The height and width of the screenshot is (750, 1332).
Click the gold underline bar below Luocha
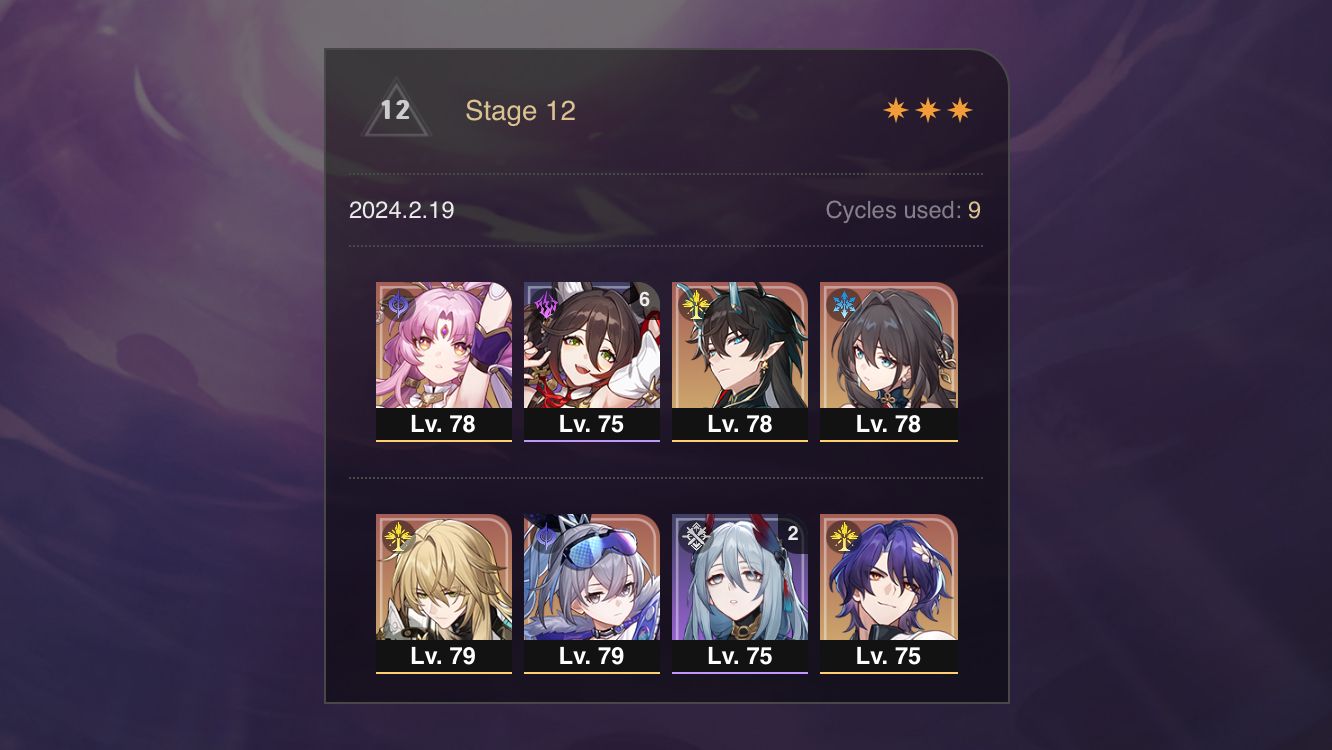tap(444, 674)
